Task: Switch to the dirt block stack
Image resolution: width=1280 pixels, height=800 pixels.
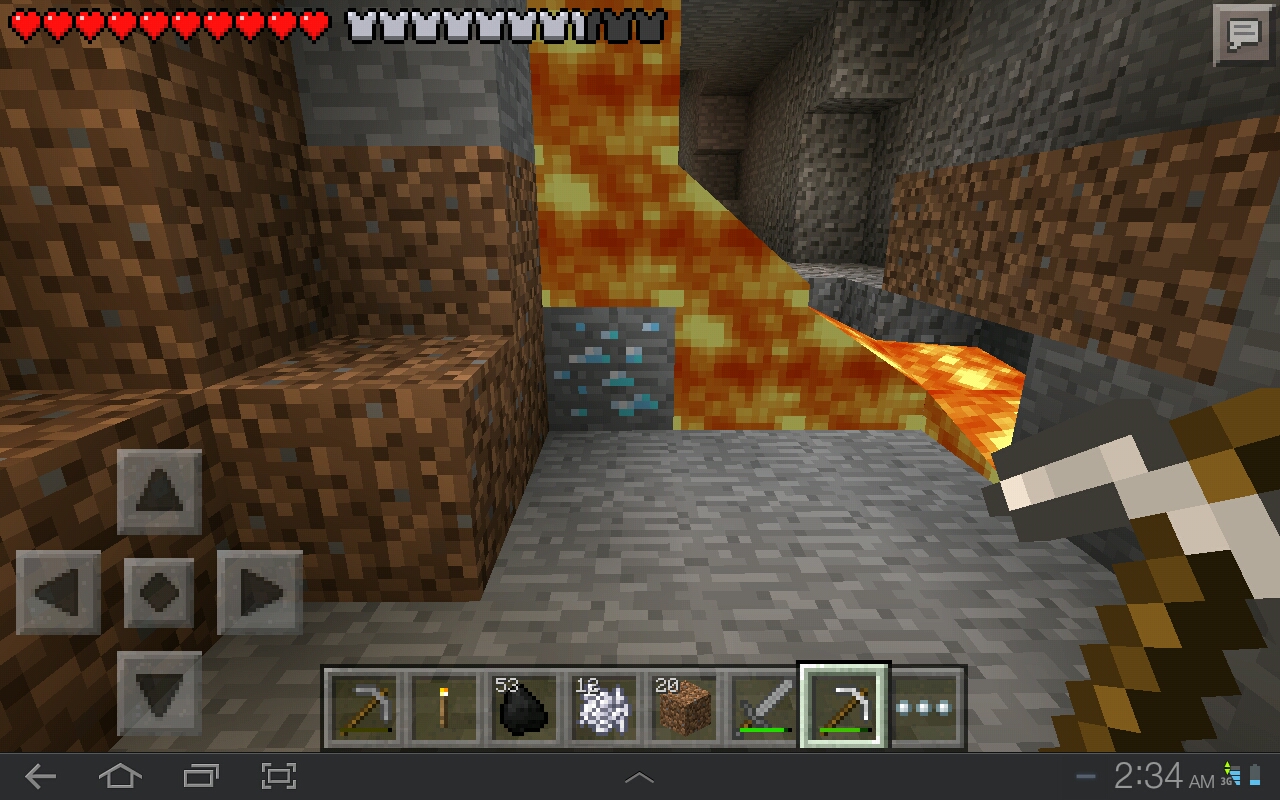Action: [x=684, y=708]
